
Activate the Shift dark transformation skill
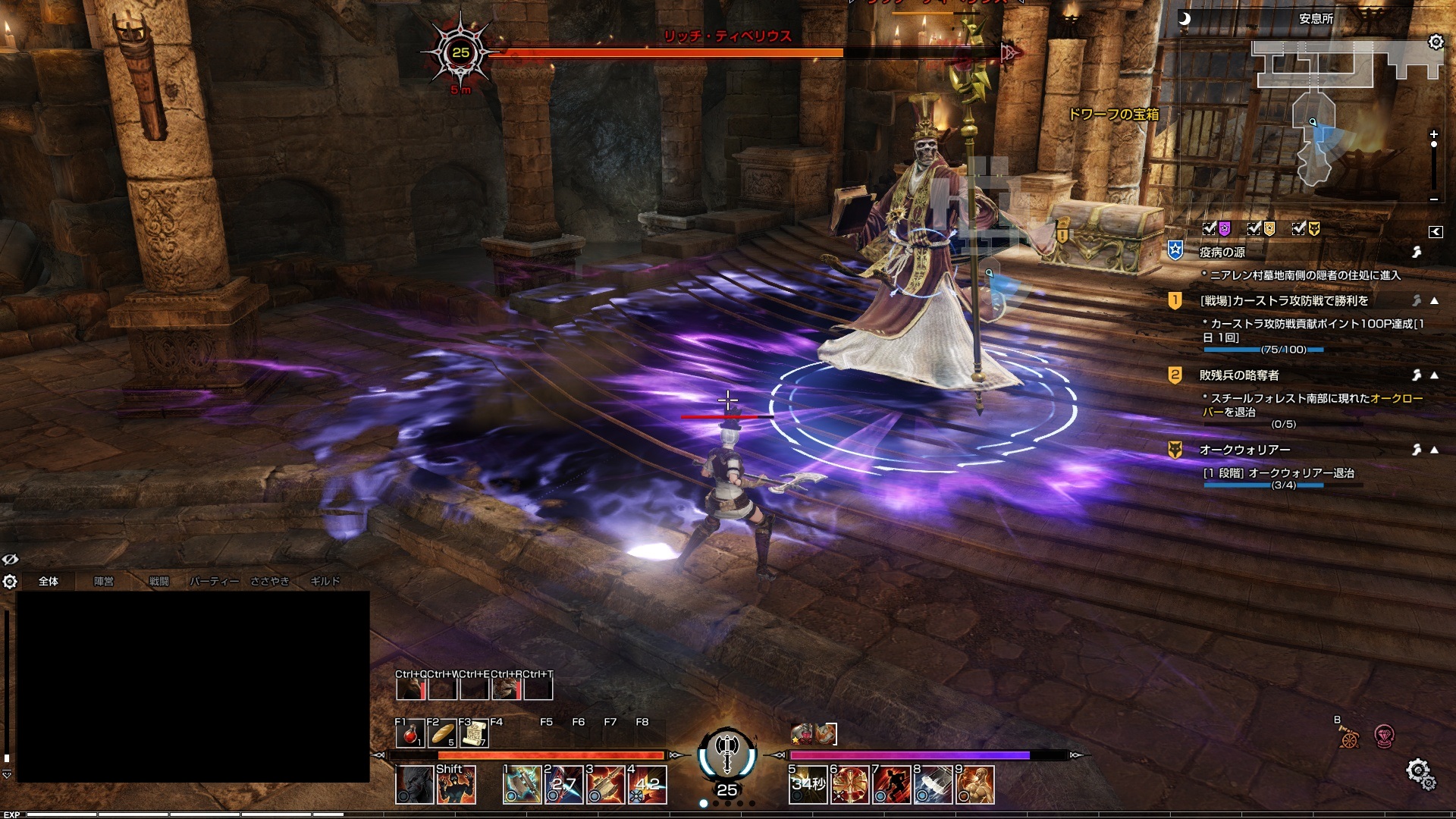click(456, 785)
